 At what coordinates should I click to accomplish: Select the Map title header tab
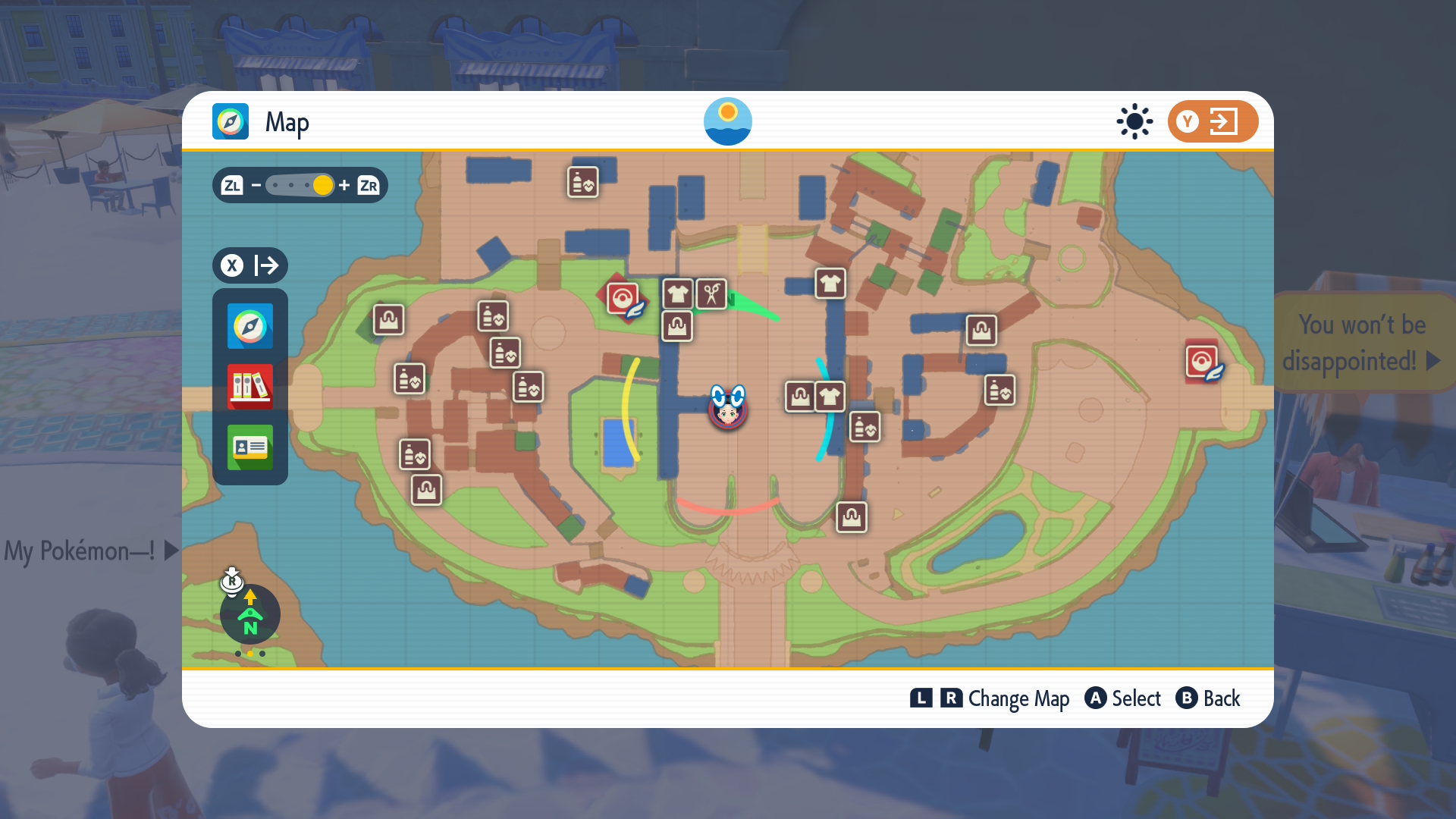tap(287, 121)
